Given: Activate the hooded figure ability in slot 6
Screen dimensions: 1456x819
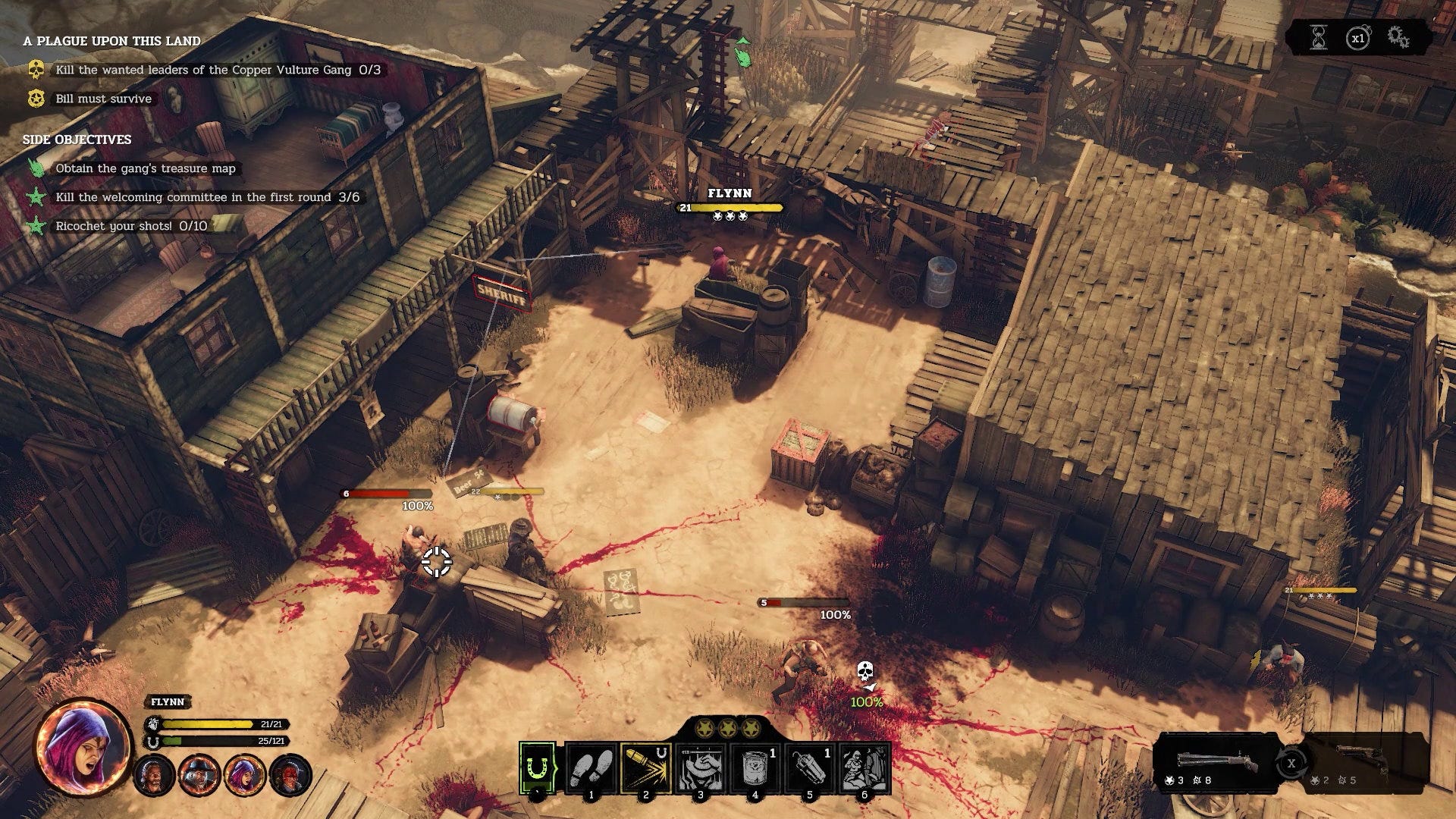Looking at the screenshot, I should [x=864, y=767].
